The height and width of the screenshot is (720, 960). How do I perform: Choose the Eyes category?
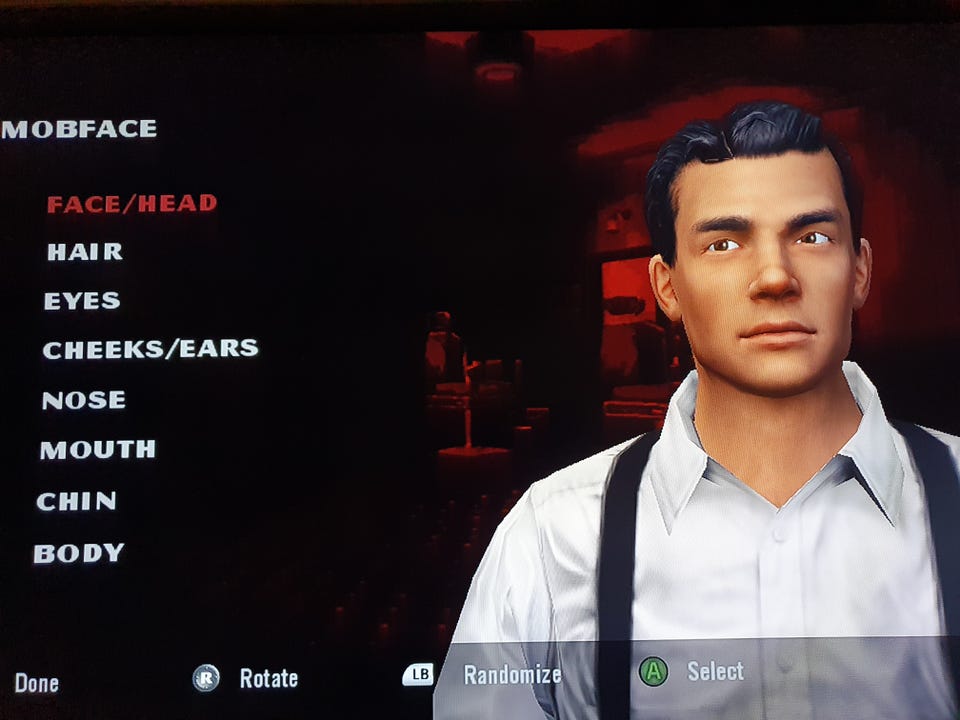82,301
